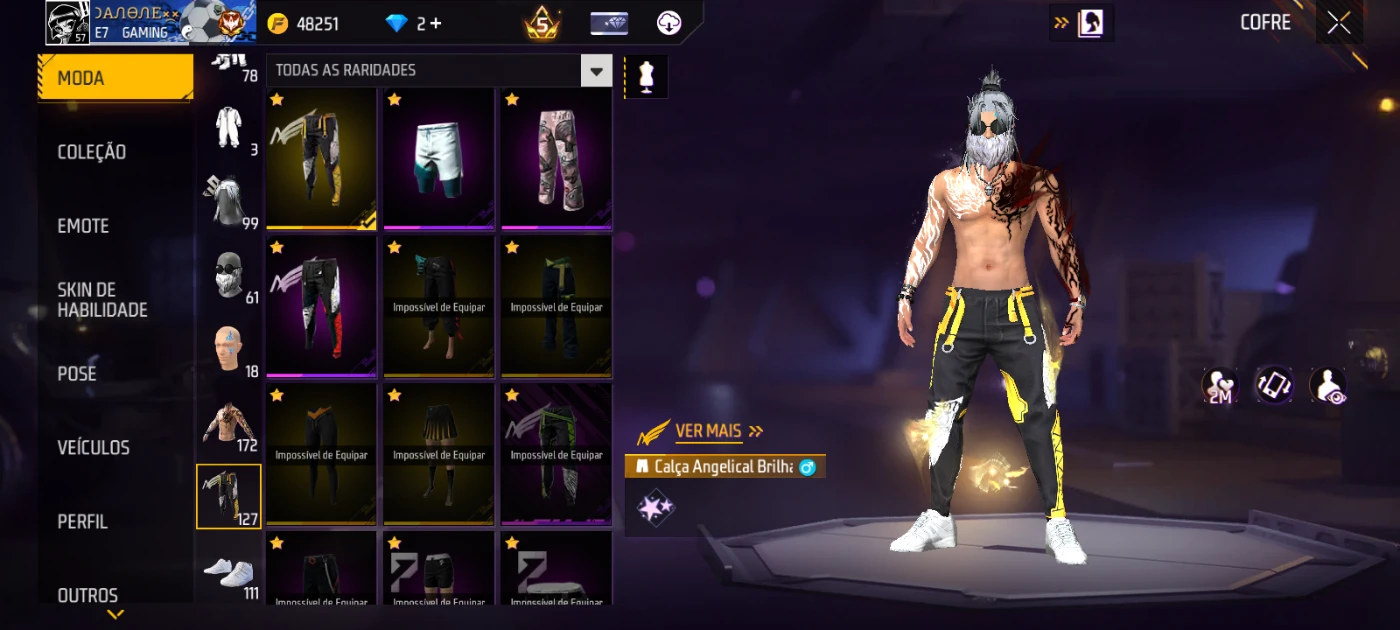Open Skin de Habilidade section
This screenshot has height=630, width=1400.
click(102, 300)
